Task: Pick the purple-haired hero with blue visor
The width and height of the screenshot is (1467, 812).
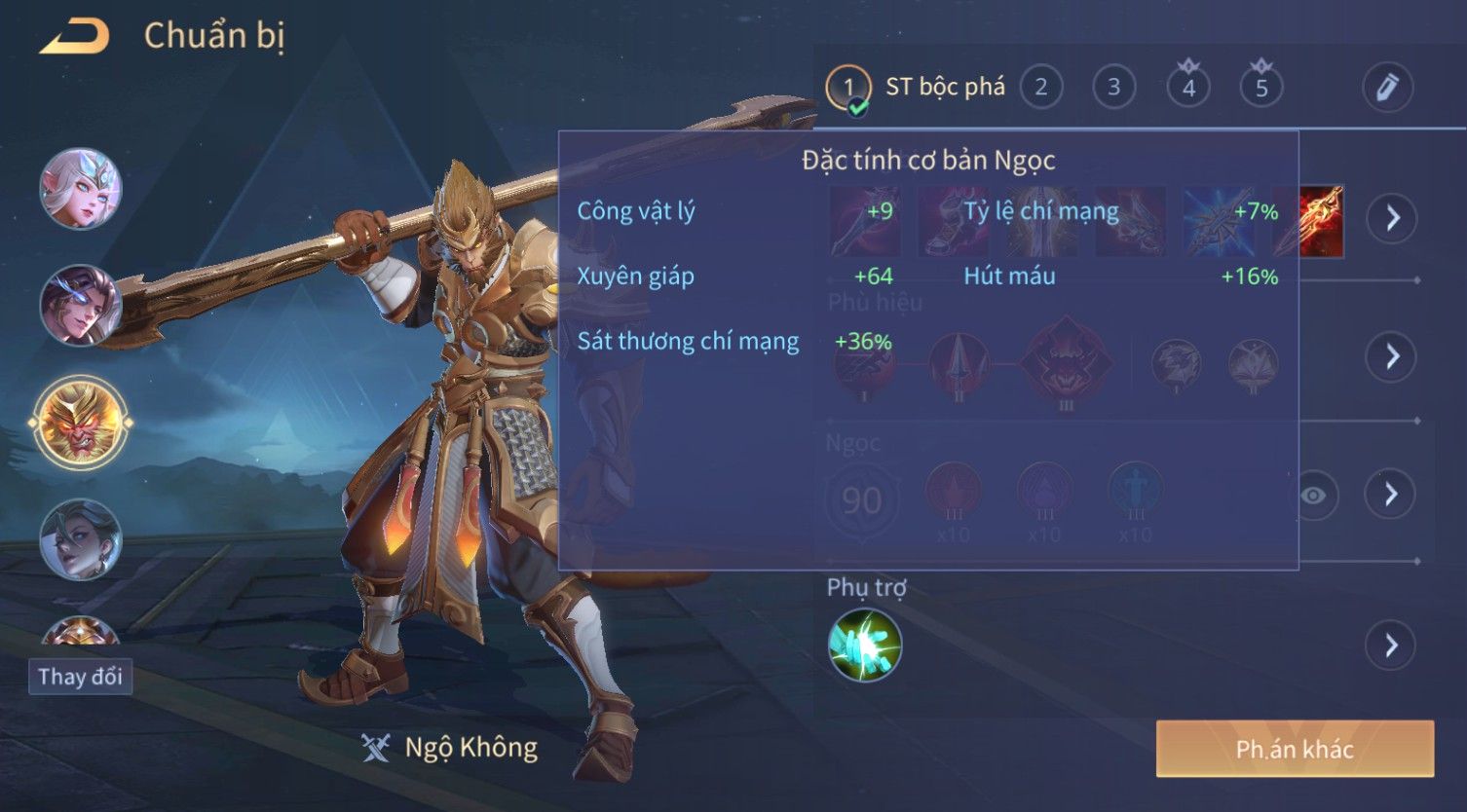Action: coord(81,305)
